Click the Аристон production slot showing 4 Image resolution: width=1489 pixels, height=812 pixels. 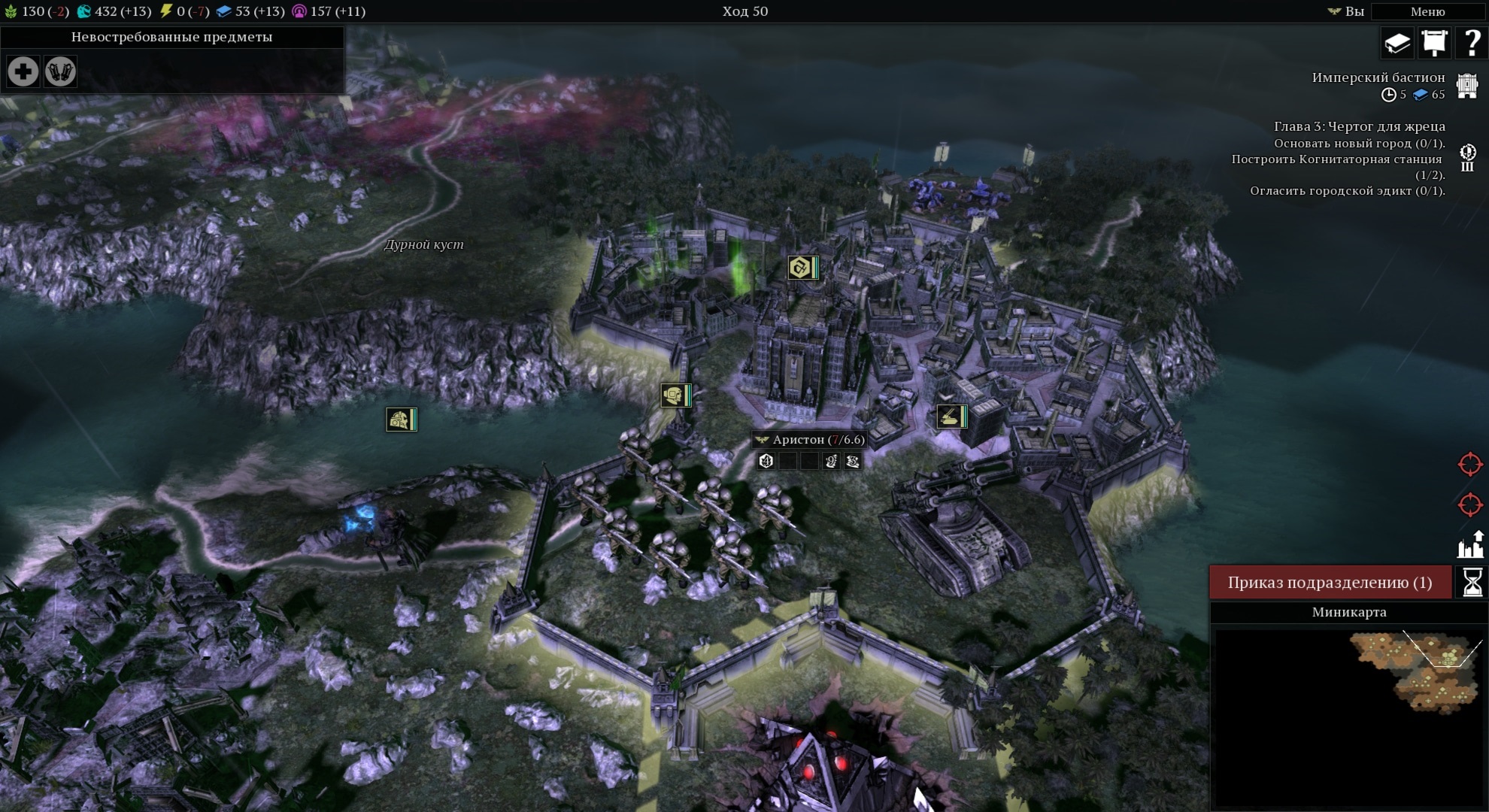tap(766, 461)
